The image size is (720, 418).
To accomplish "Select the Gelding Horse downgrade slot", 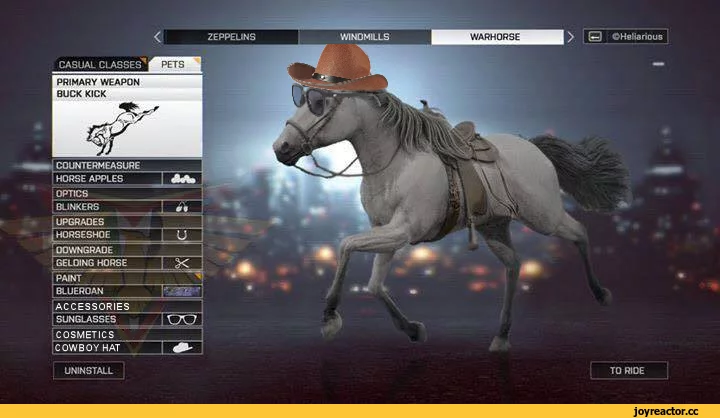I will (x=127, y=263).
